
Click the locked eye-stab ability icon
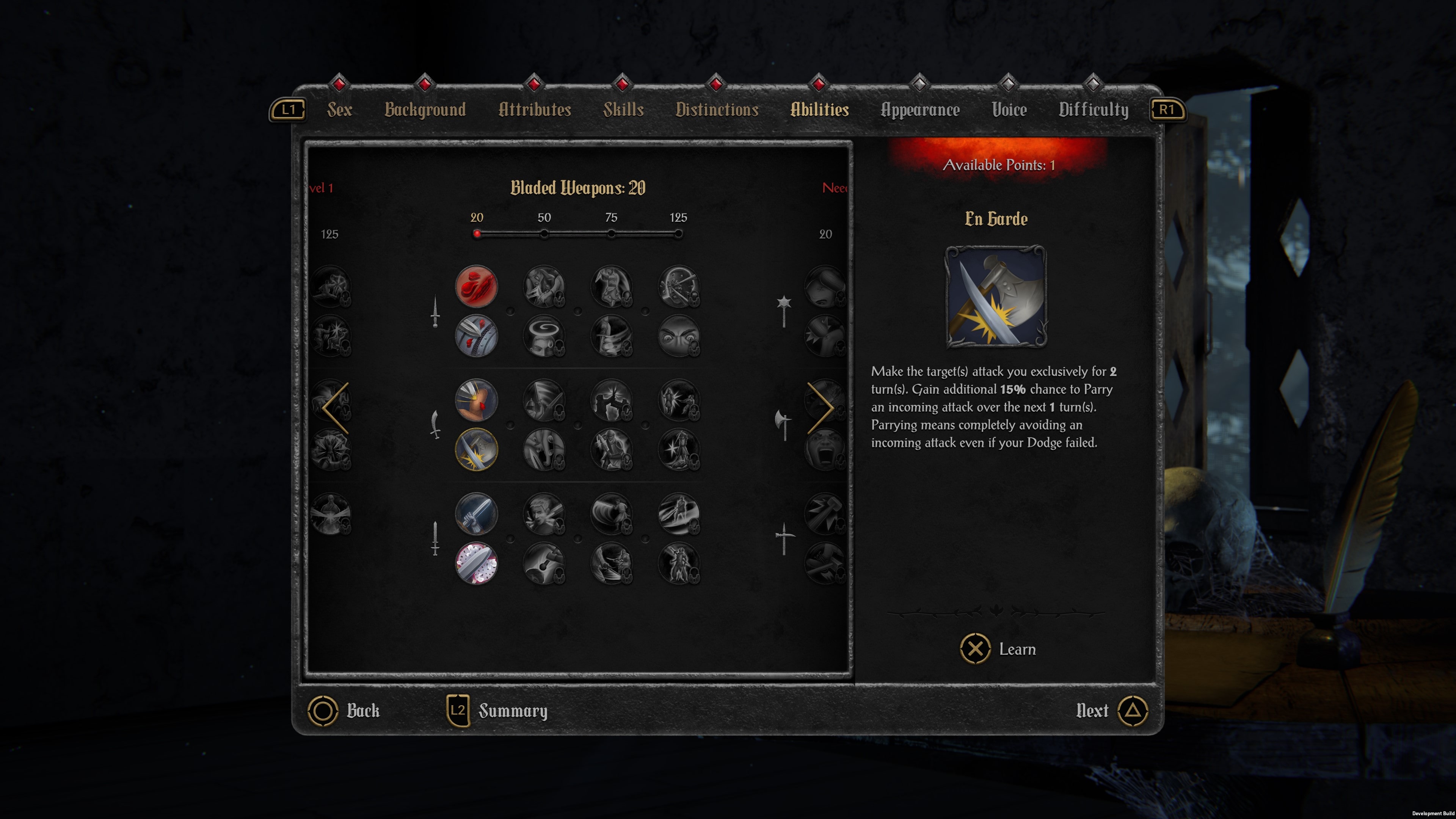point(678,288)
